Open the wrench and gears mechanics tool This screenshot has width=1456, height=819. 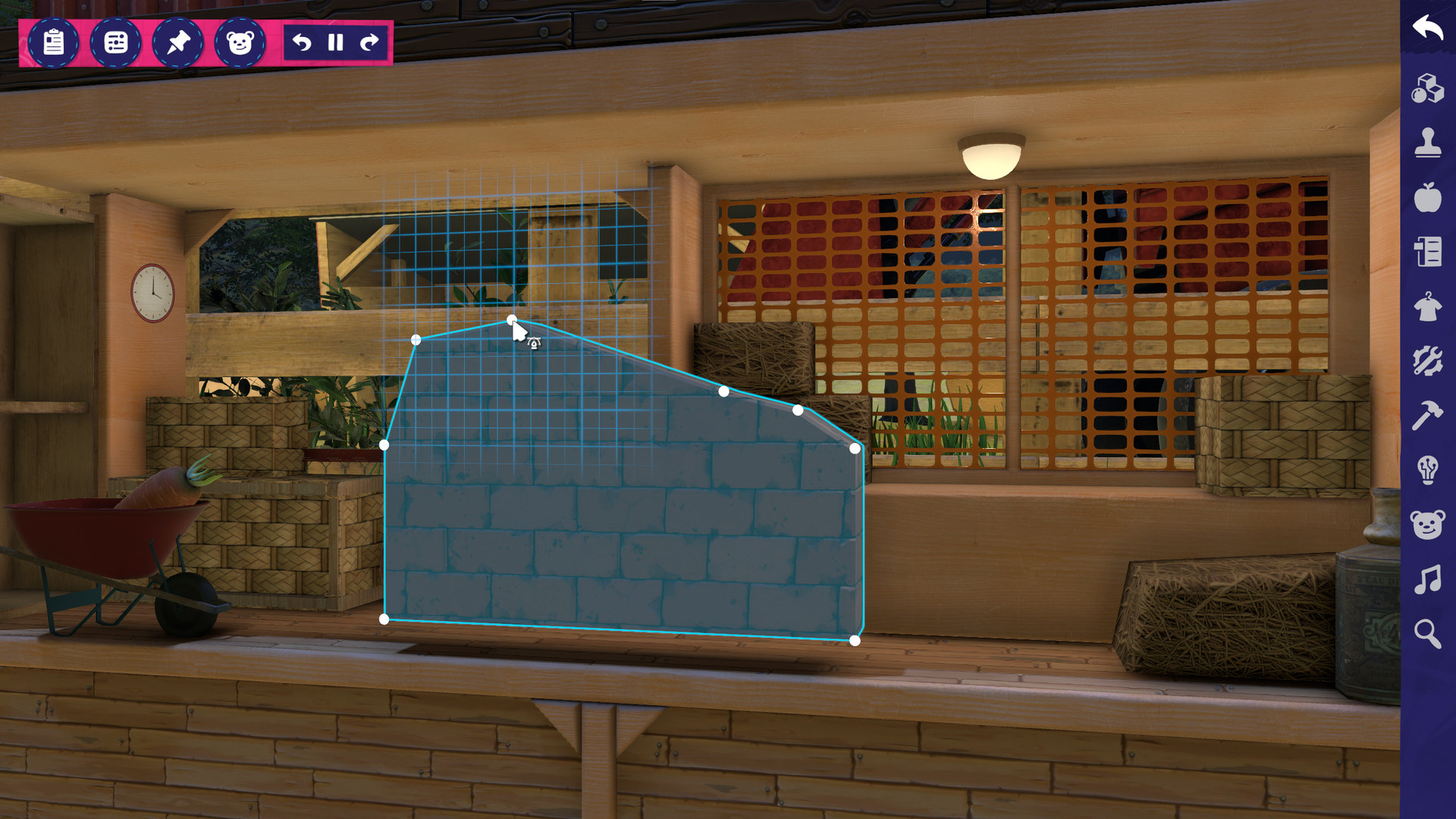pyautogui.click(x=1428, y=360)
